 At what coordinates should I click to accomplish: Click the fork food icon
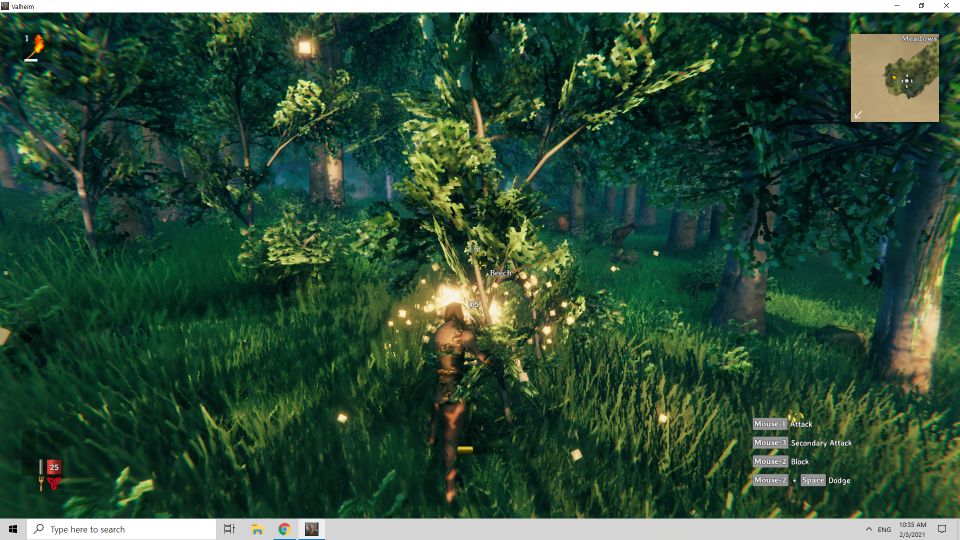[41, 482]
